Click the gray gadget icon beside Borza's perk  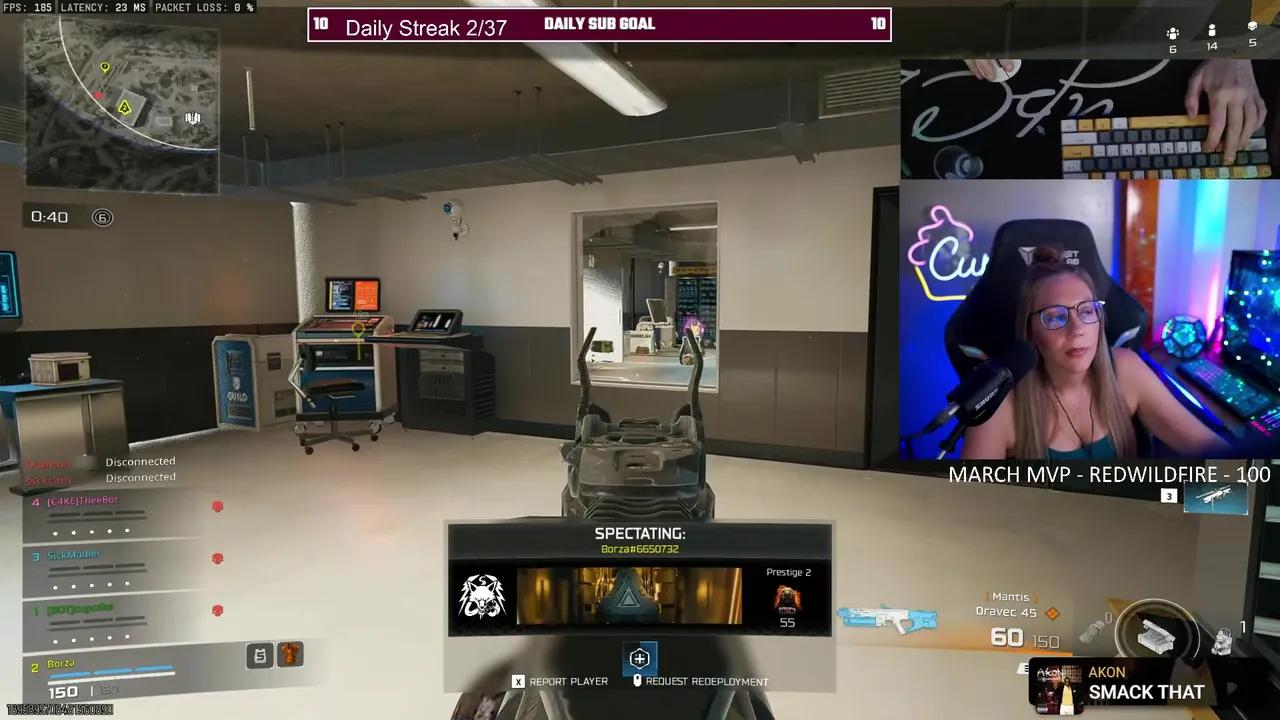(x=259, y=654)
